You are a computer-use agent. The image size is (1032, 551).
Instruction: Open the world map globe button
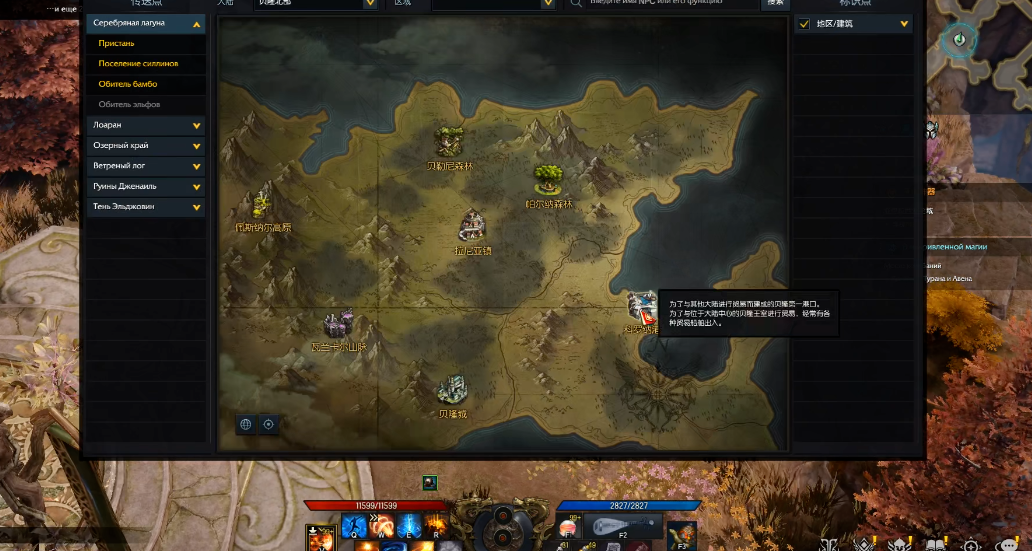[x=245, y=424]
